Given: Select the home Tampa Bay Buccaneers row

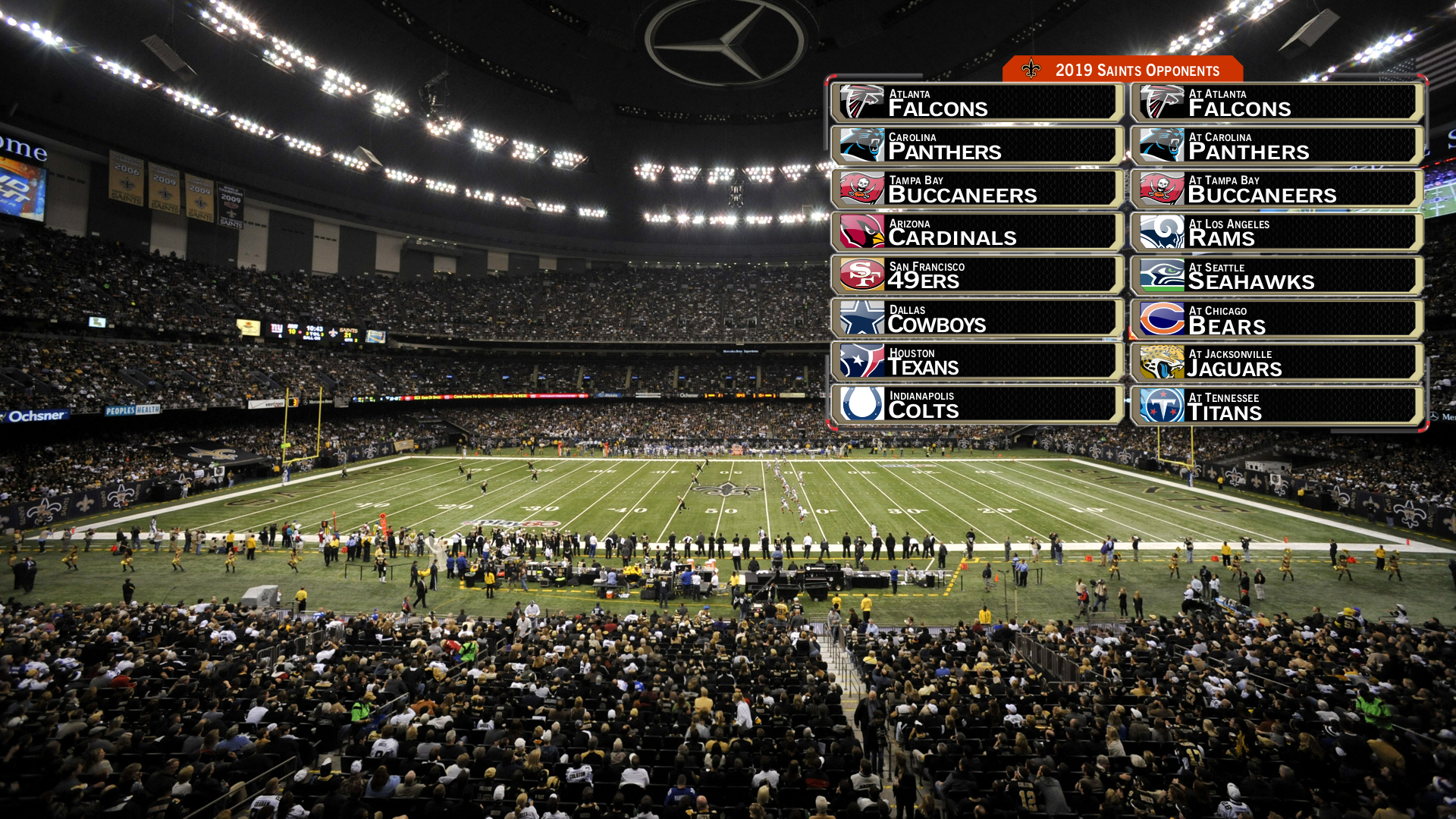Looking at the screenshot, I should [x=977, y=189].
